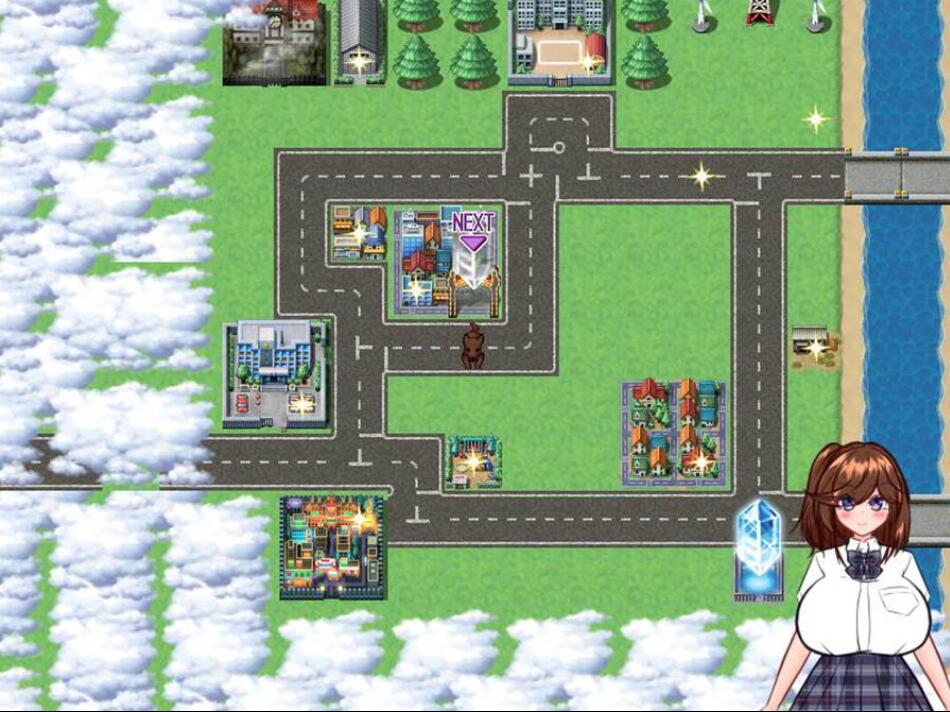This screenshot has width=950, height=712.
Task: Visit the orange-roofed residential neighborhood
Action: point(673,432)
